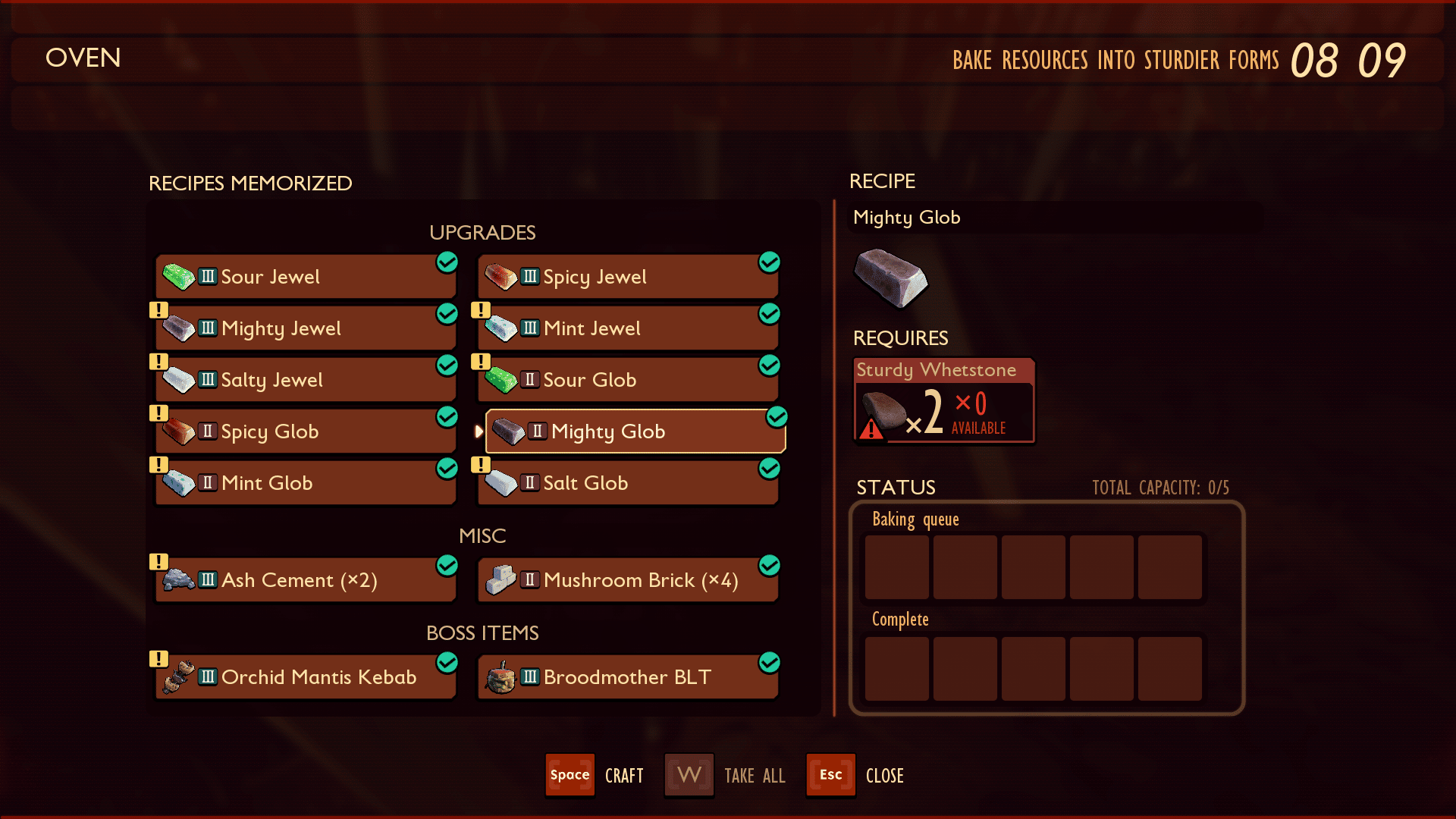Pick the Mint Jewel recipe

click(x=628, y=328)
